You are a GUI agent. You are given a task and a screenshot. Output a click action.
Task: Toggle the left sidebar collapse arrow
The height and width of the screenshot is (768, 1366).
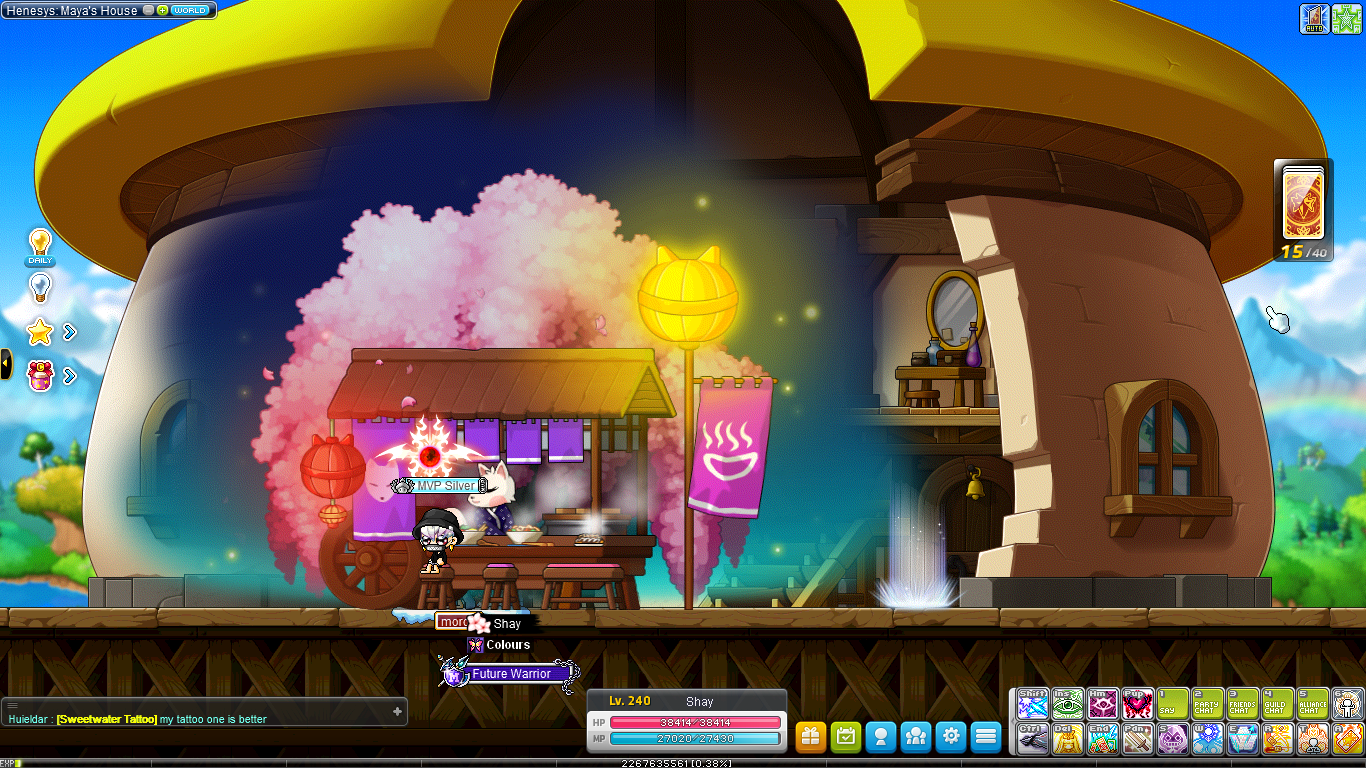(x=5, y=362)
